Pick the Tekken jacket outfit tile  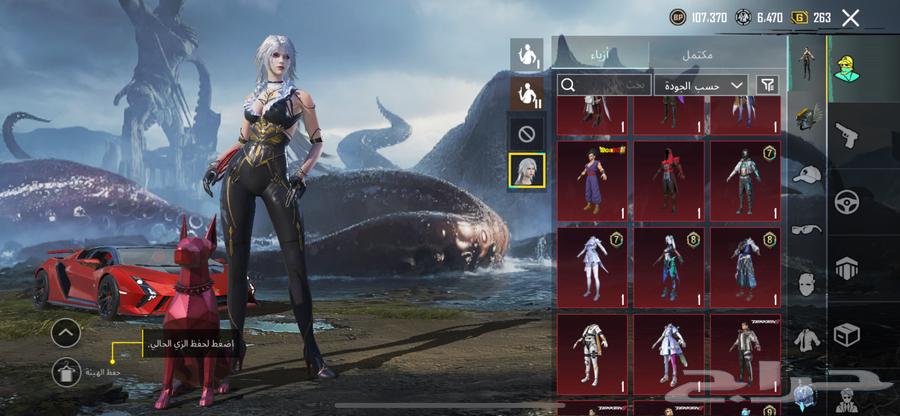[745, 354]
